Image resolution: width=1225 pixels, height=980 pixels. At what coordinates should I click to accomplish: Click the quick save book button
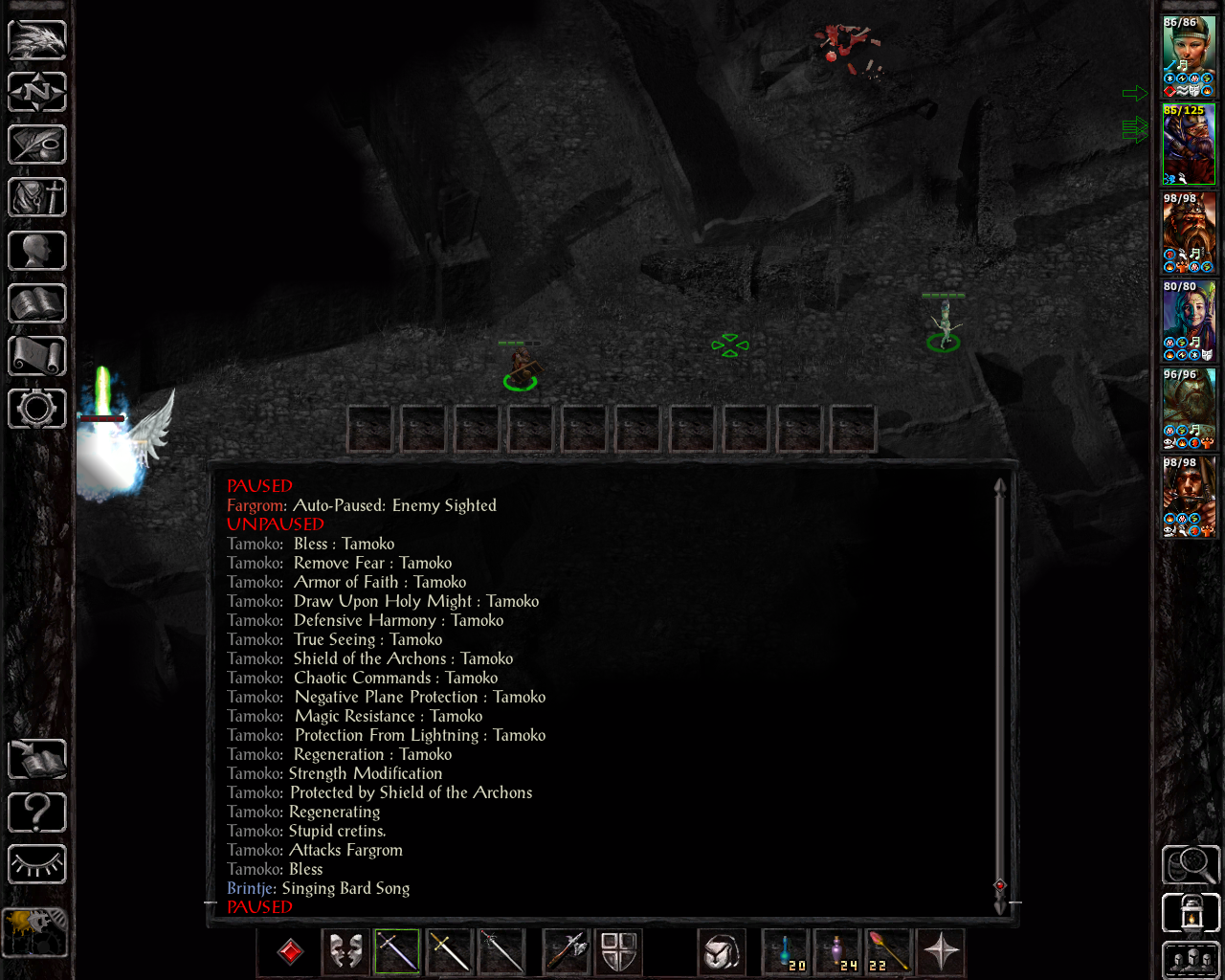pyautogui.click(x=37, y=760)
